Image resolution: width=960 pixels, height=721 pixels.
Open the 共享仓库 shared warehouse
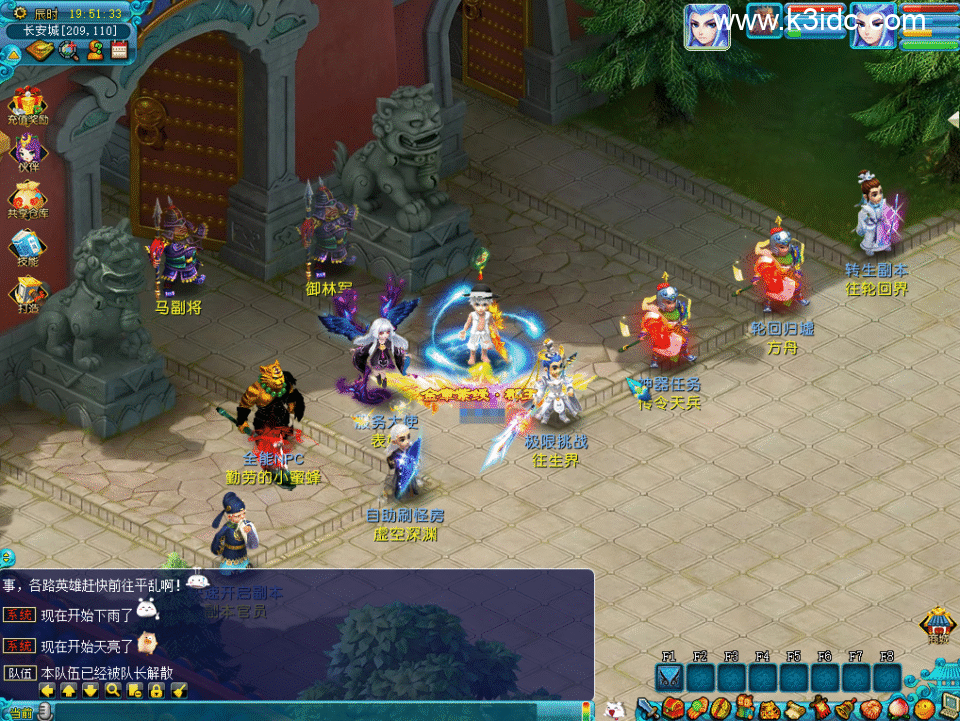click(26, 196)
